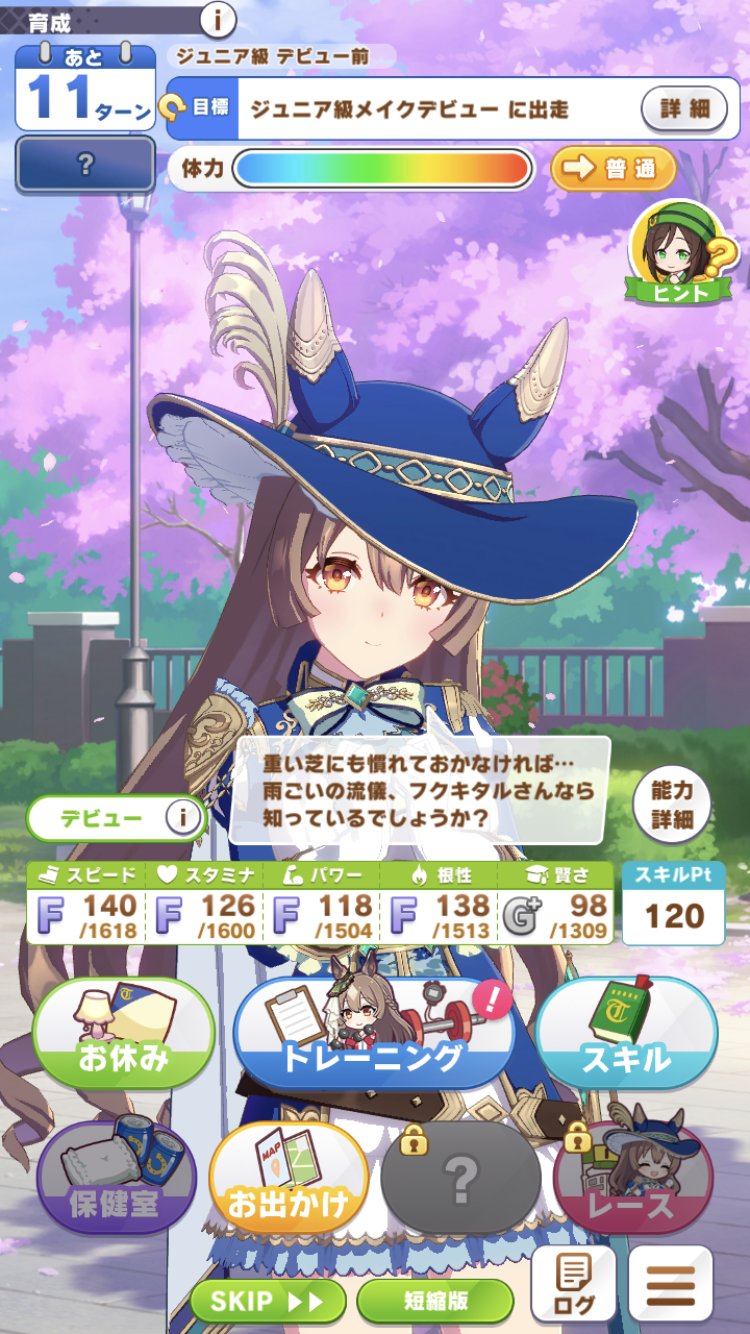Show goal 詳細 details
The width and height of the screenshot is (750, 1334).
point(684,108)
